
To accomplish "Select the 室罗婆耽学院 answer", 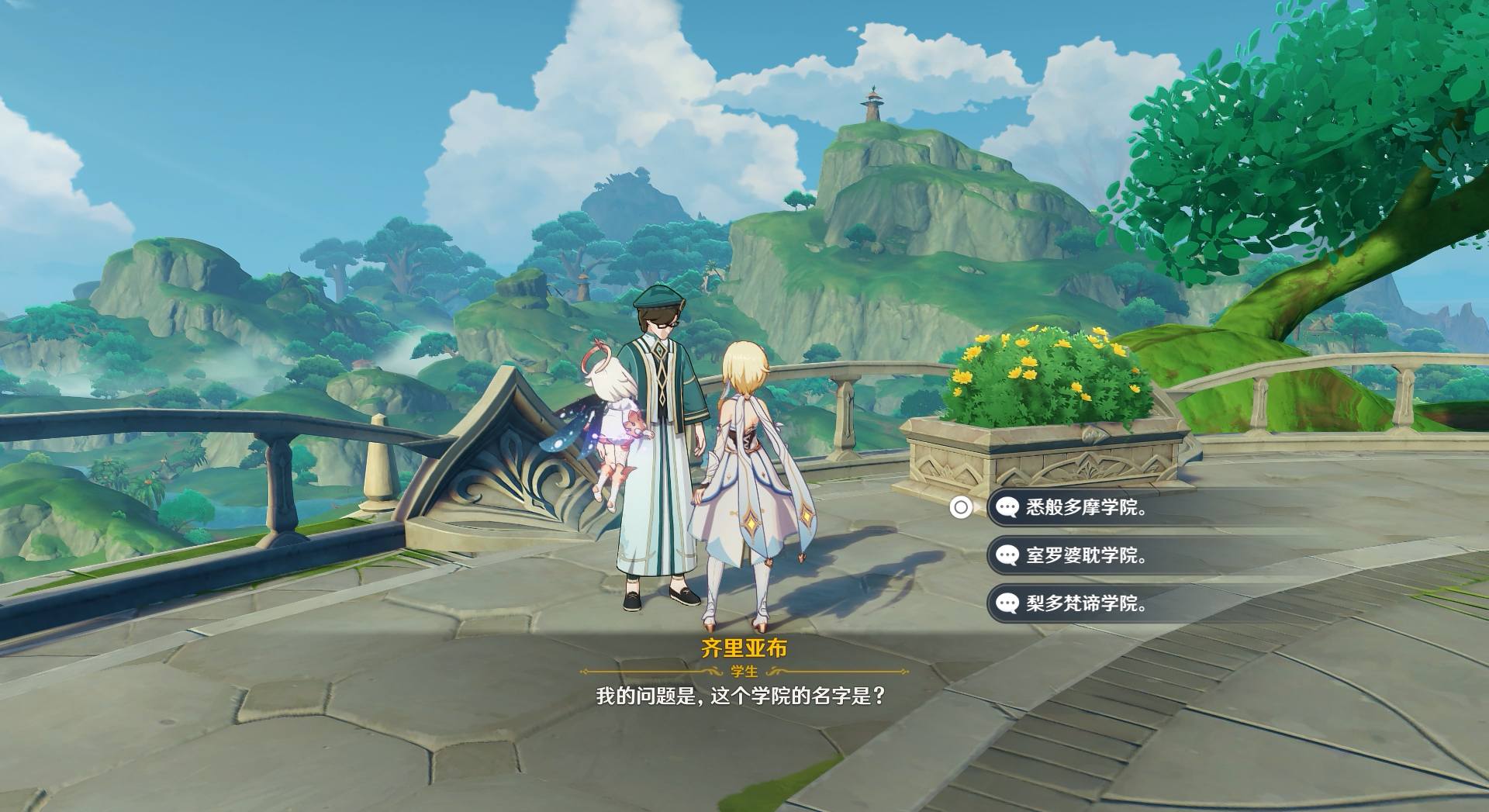I will (x=1086, y=555).
